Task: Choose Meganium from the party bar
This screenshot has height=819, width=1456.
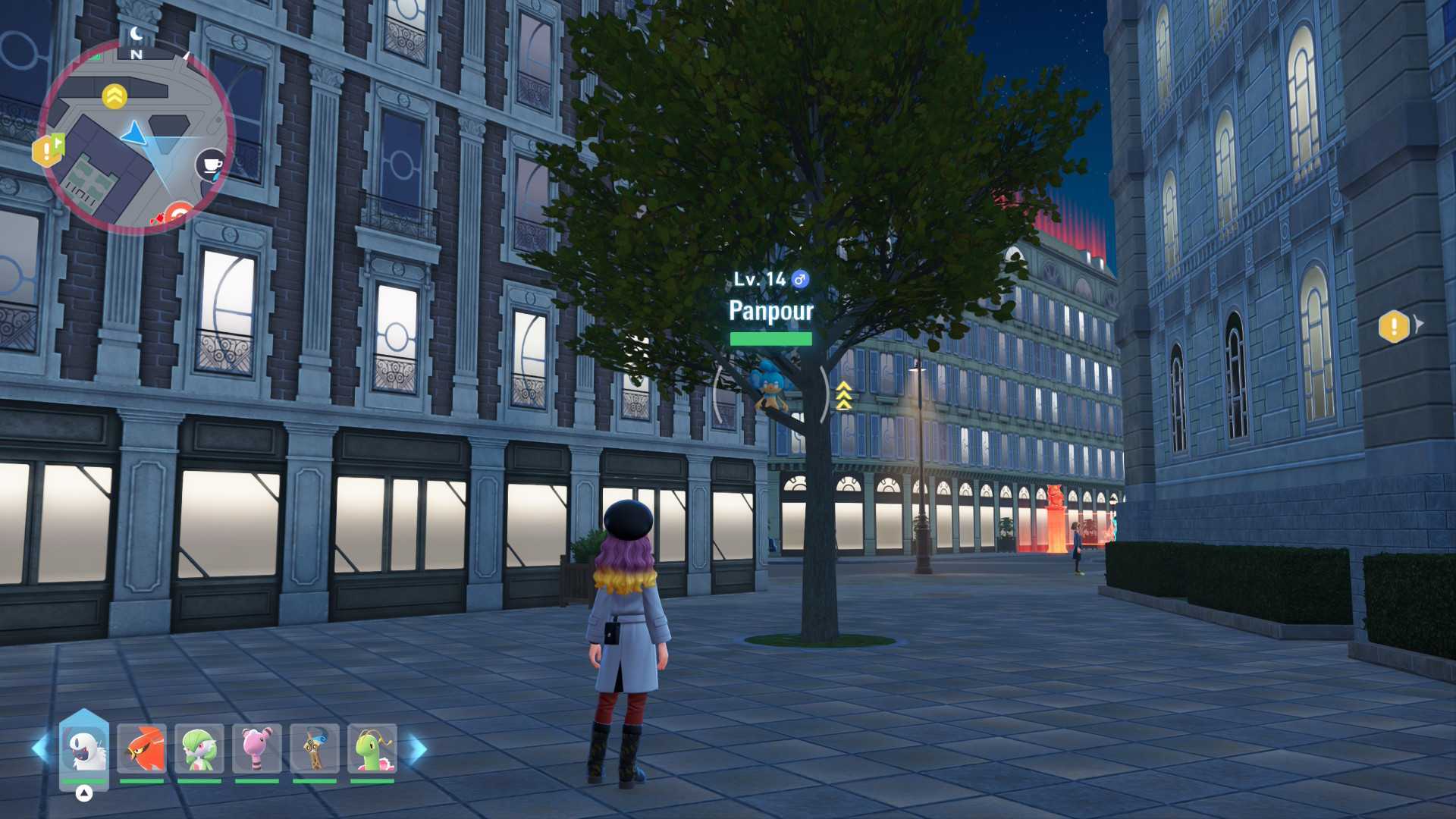Action: tap(372, 748)
